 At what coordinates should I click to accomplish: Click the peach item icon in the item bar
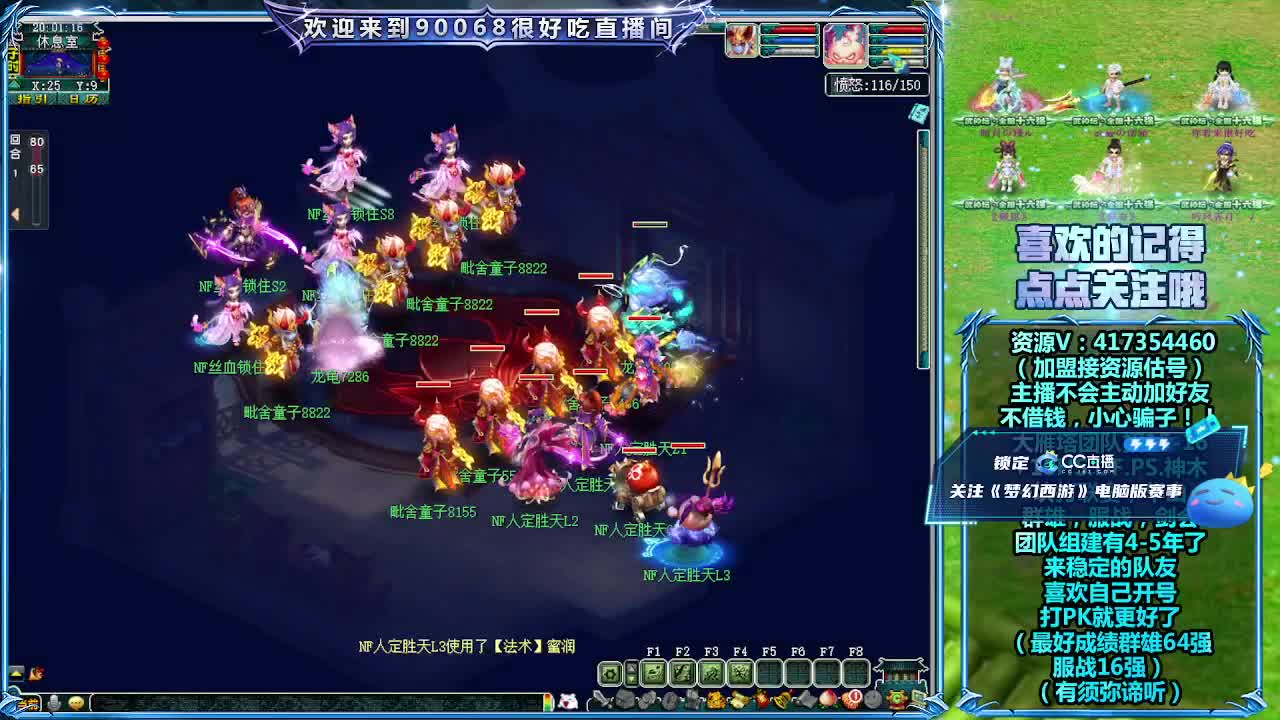(x=827, y=699)
